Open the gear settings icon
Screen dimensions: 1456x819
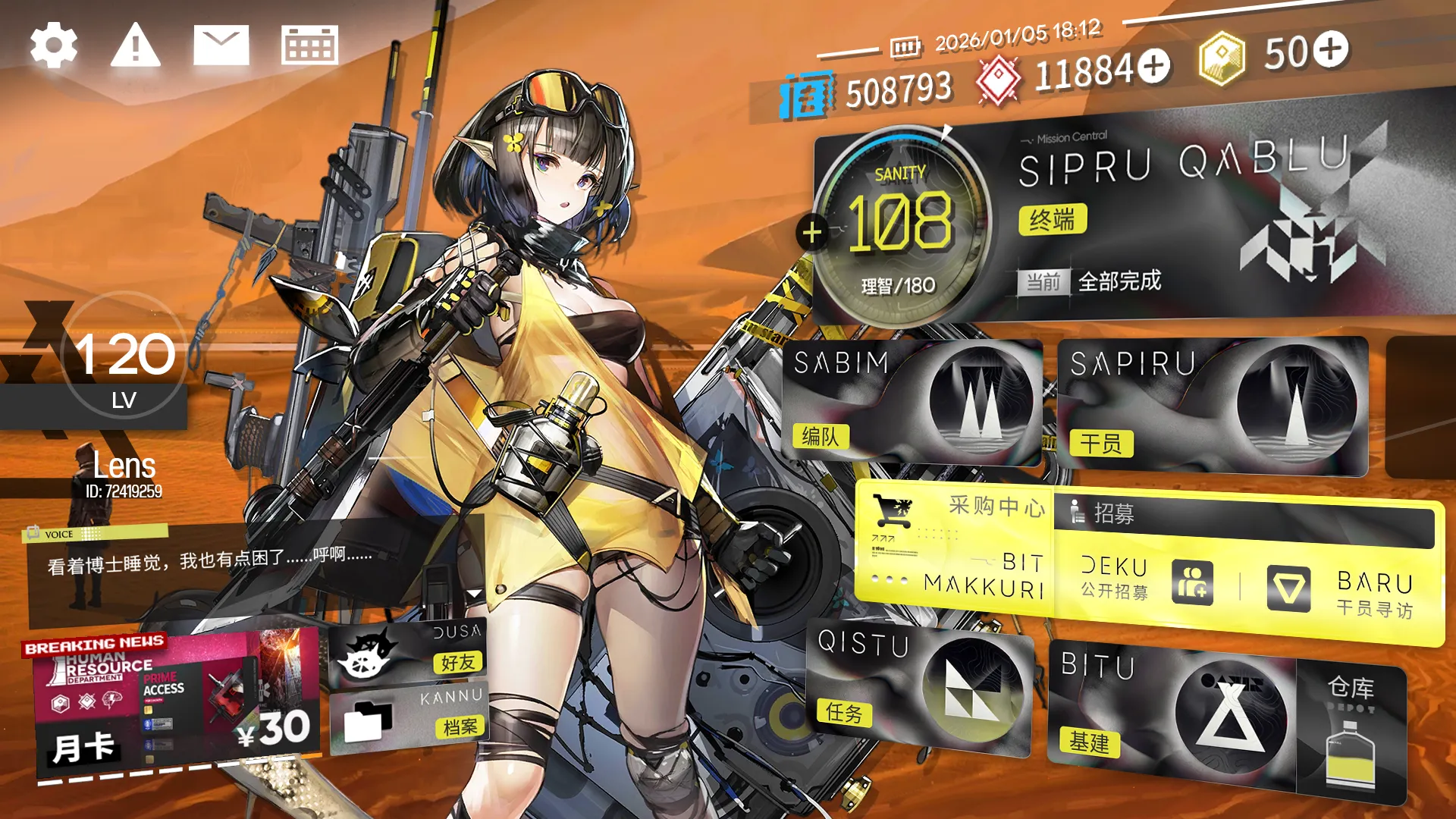click(x=54, y=45)
